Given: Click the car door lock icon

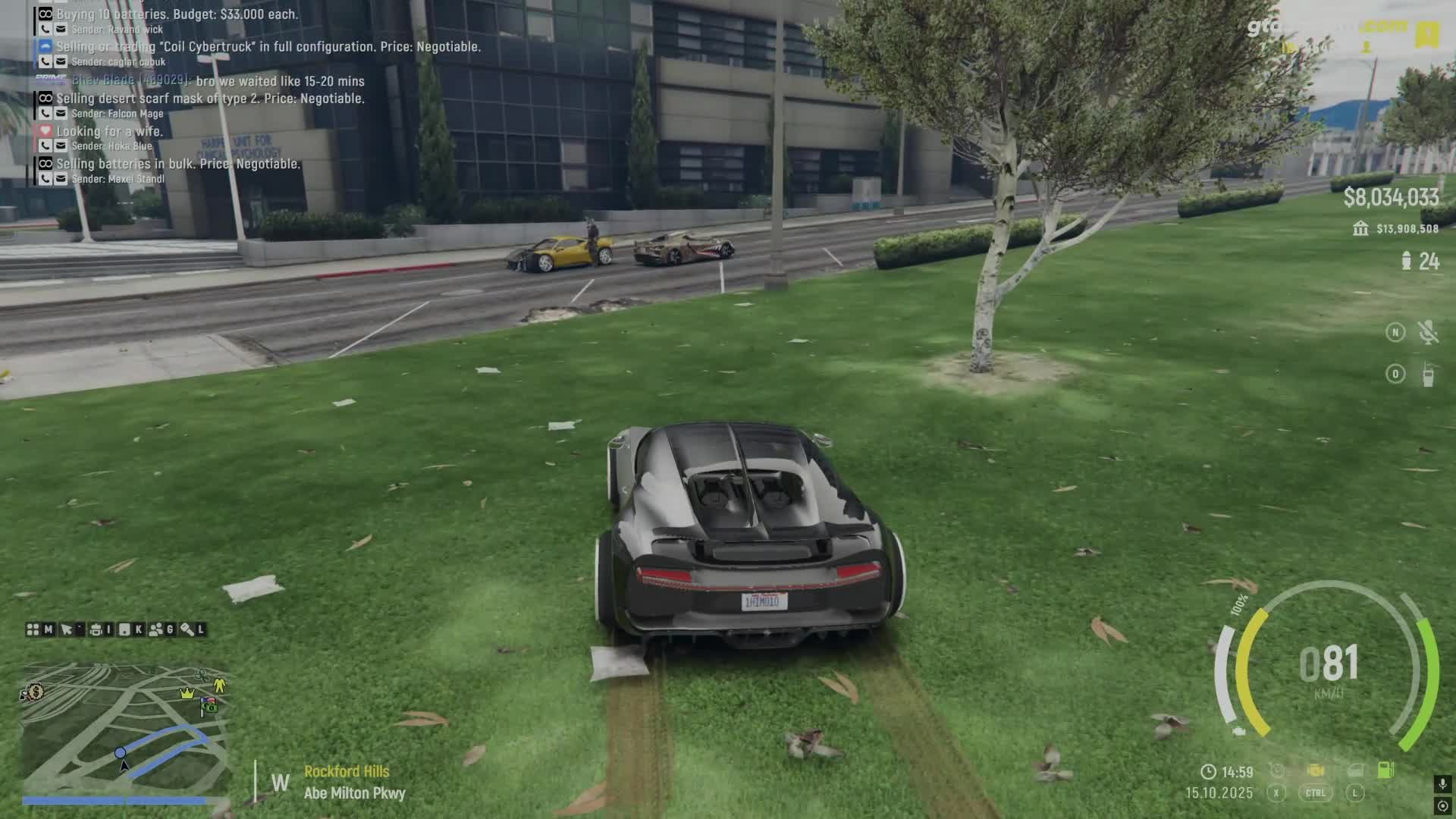Looking at the screenshot, I should [x=1355, y=770].
